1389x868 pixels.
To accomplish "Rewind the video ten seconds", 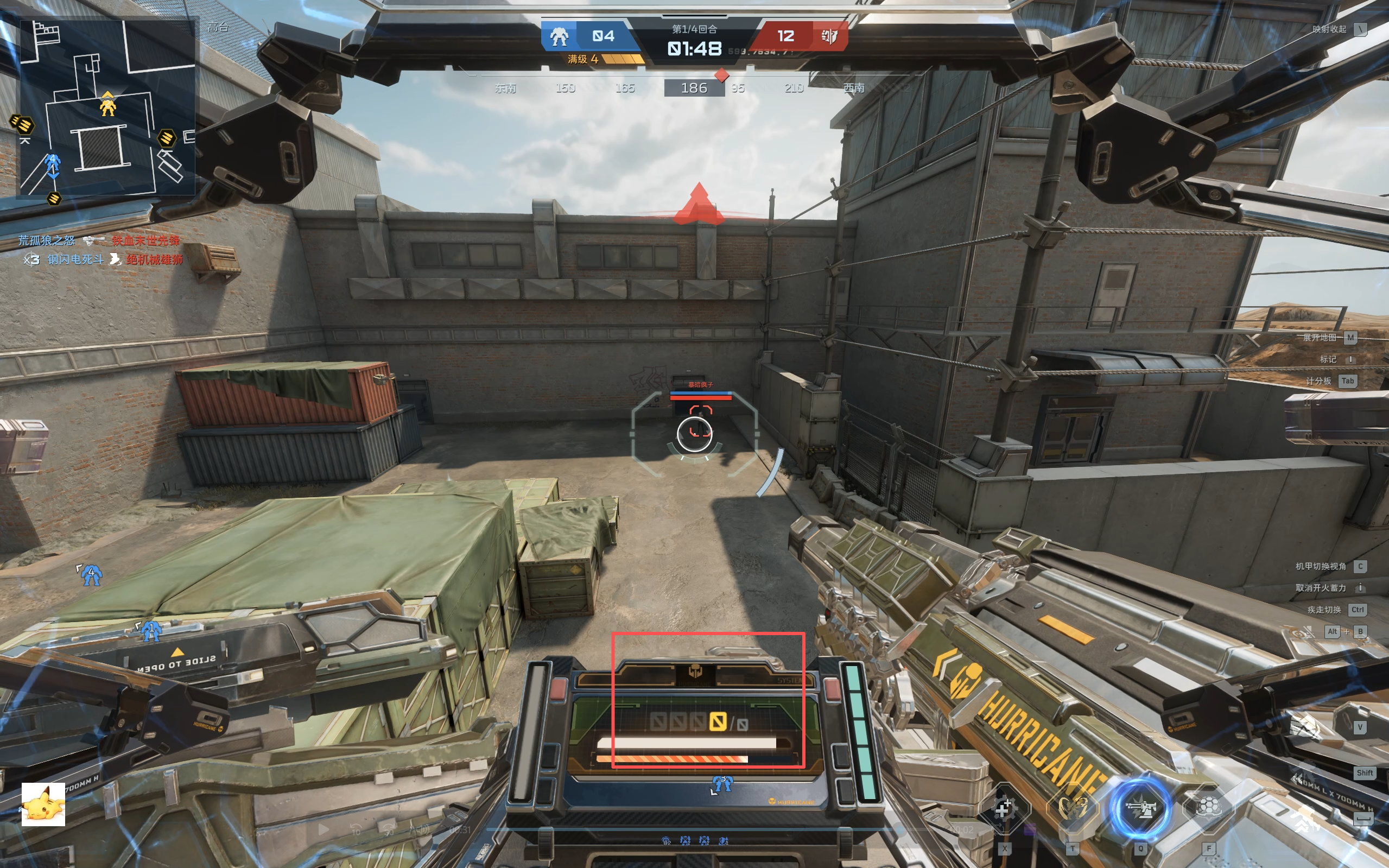I will click(356, 829).
